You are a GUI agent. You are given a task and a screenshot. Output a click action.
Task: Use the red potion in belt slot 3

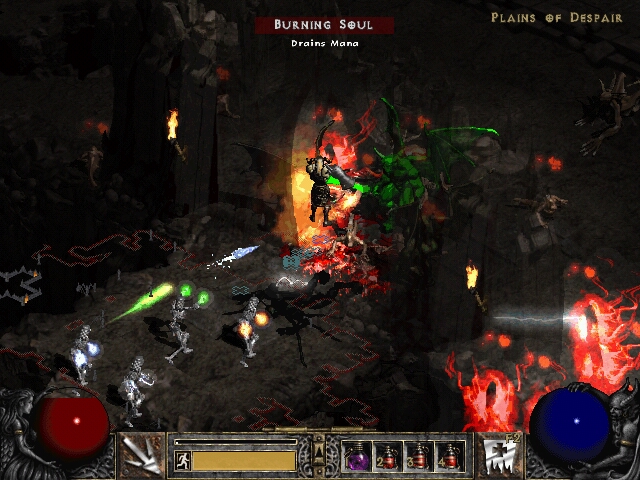pyautogui.click(x=418, y=456)
